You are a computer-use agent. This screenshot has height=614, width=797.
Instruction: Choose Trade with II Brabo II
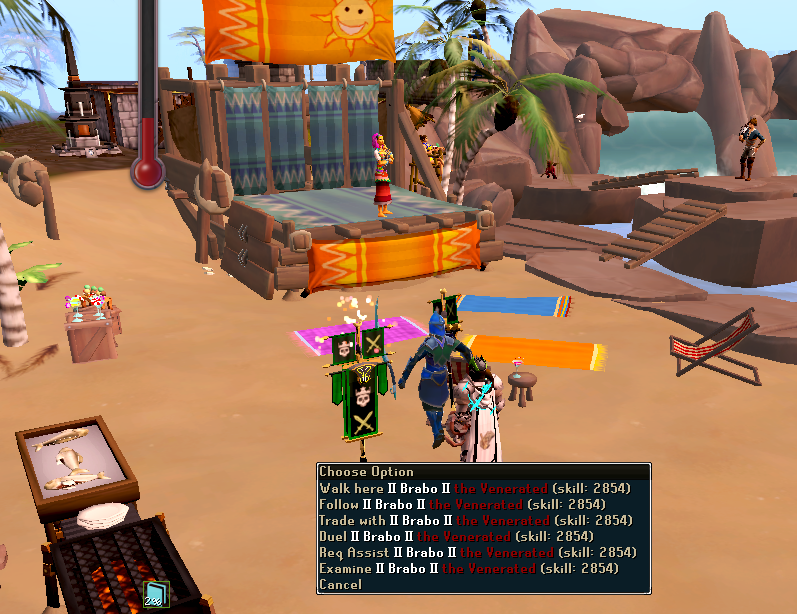476,520
